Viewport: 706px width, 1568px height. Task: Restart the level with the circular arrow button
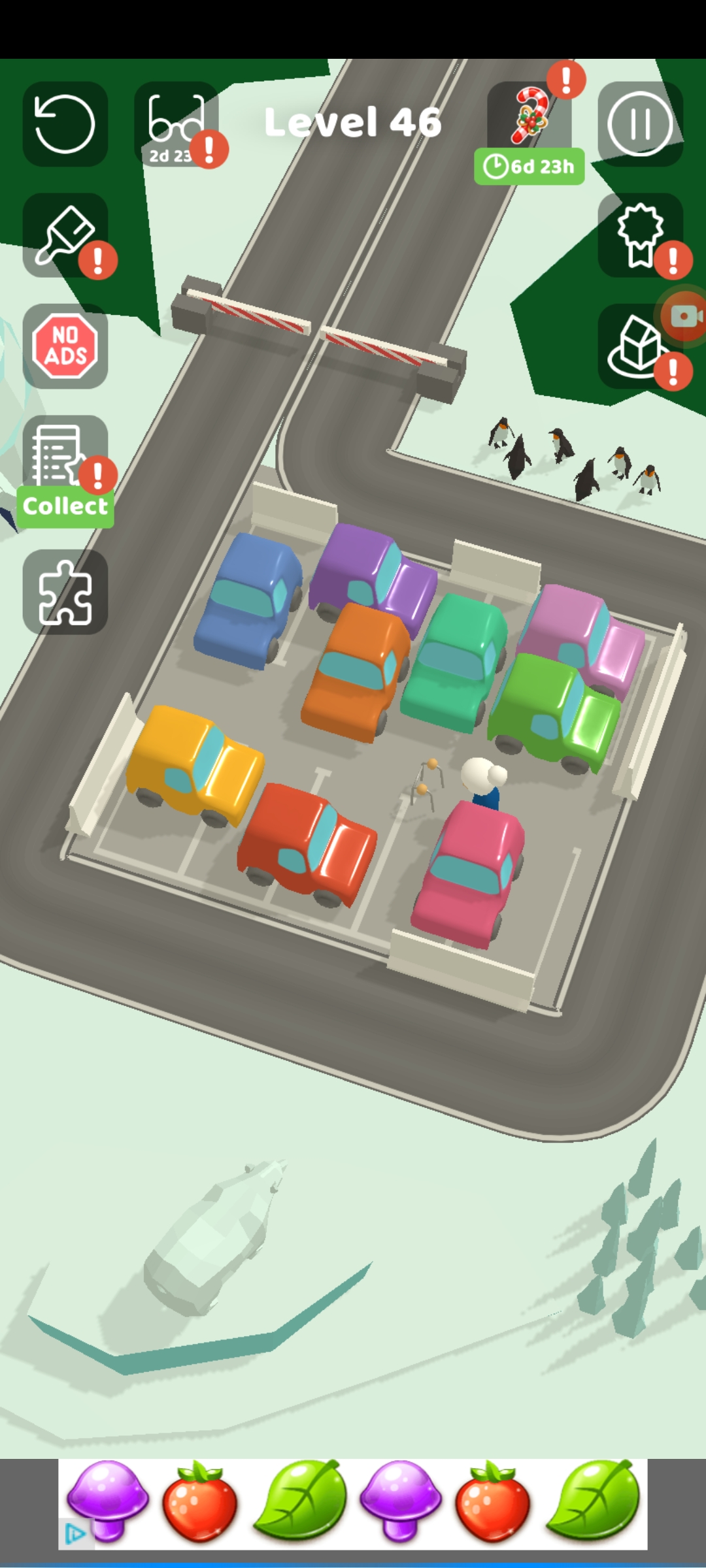click(65, 124)
